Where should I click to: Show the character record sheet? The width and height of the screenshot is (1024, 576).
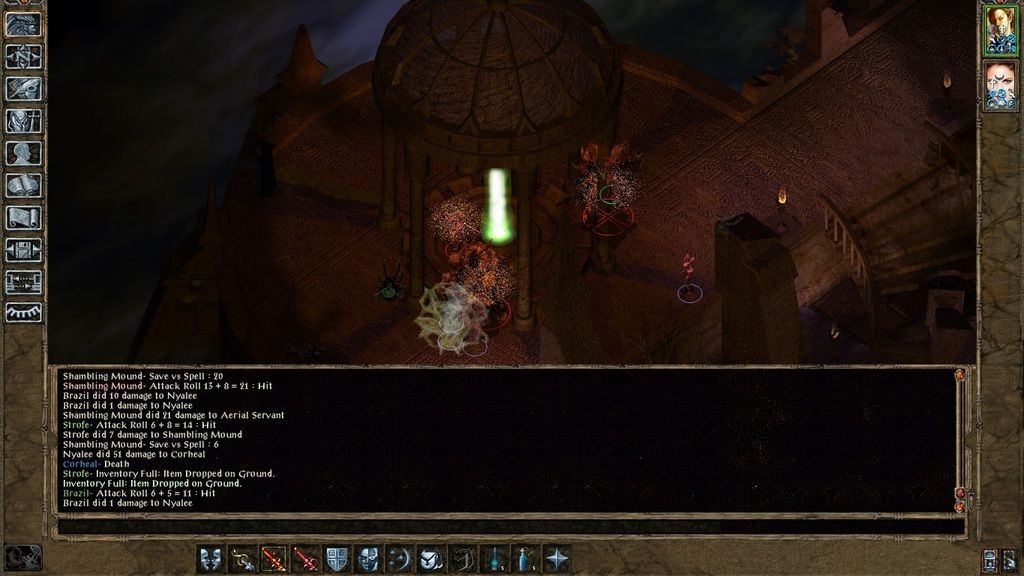pyautogui.click(x=23, y=153)
